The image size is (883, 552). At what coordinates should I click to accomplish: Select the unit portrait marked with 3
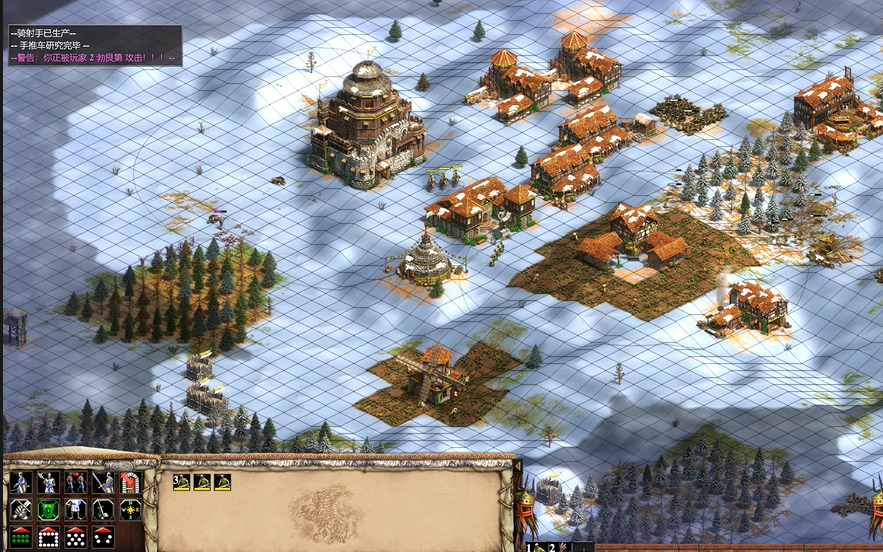tap(181, 482)
